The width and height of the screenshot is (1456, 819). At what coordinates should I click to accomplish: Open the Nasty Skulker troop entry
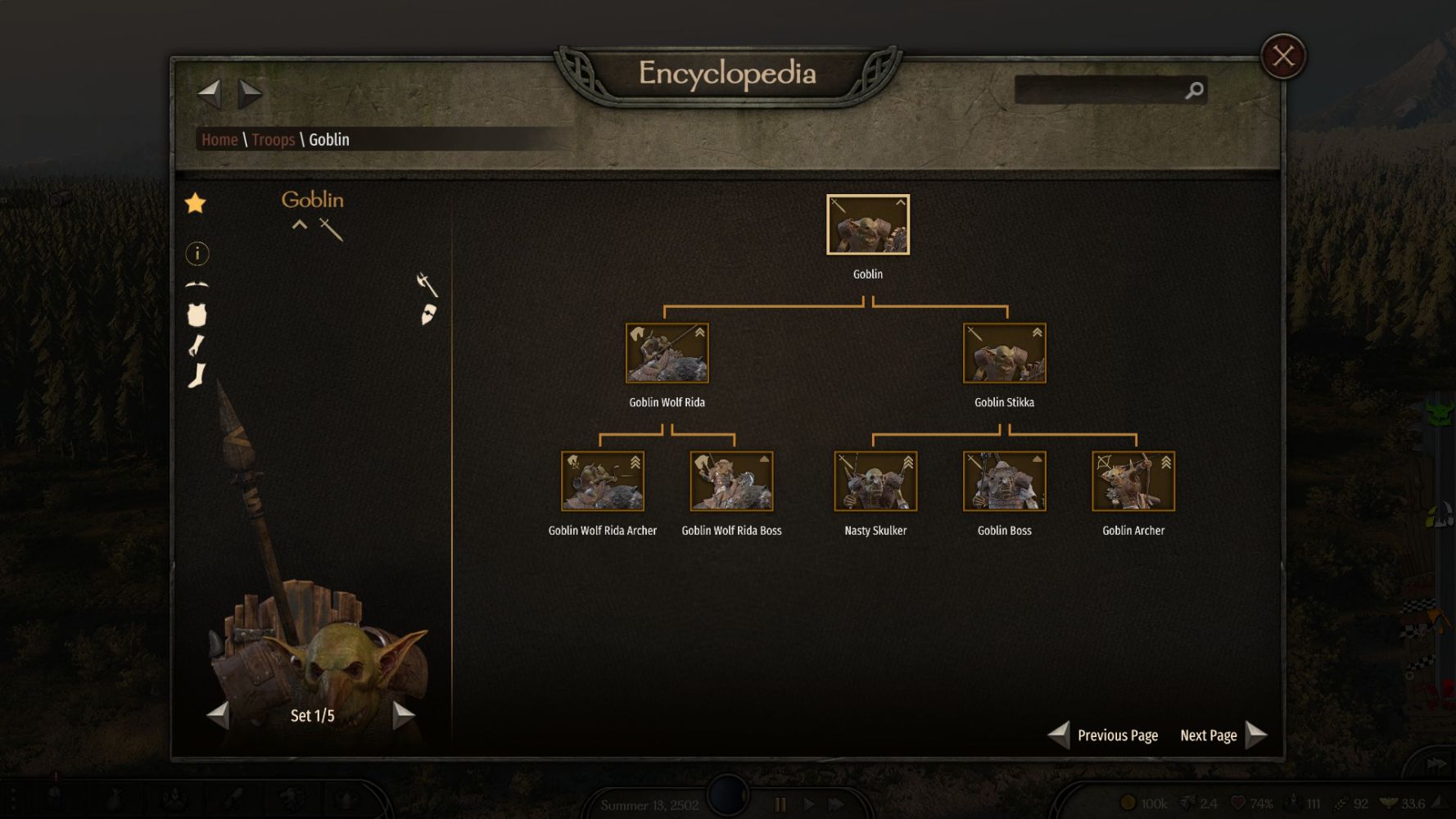coord(875,482)
